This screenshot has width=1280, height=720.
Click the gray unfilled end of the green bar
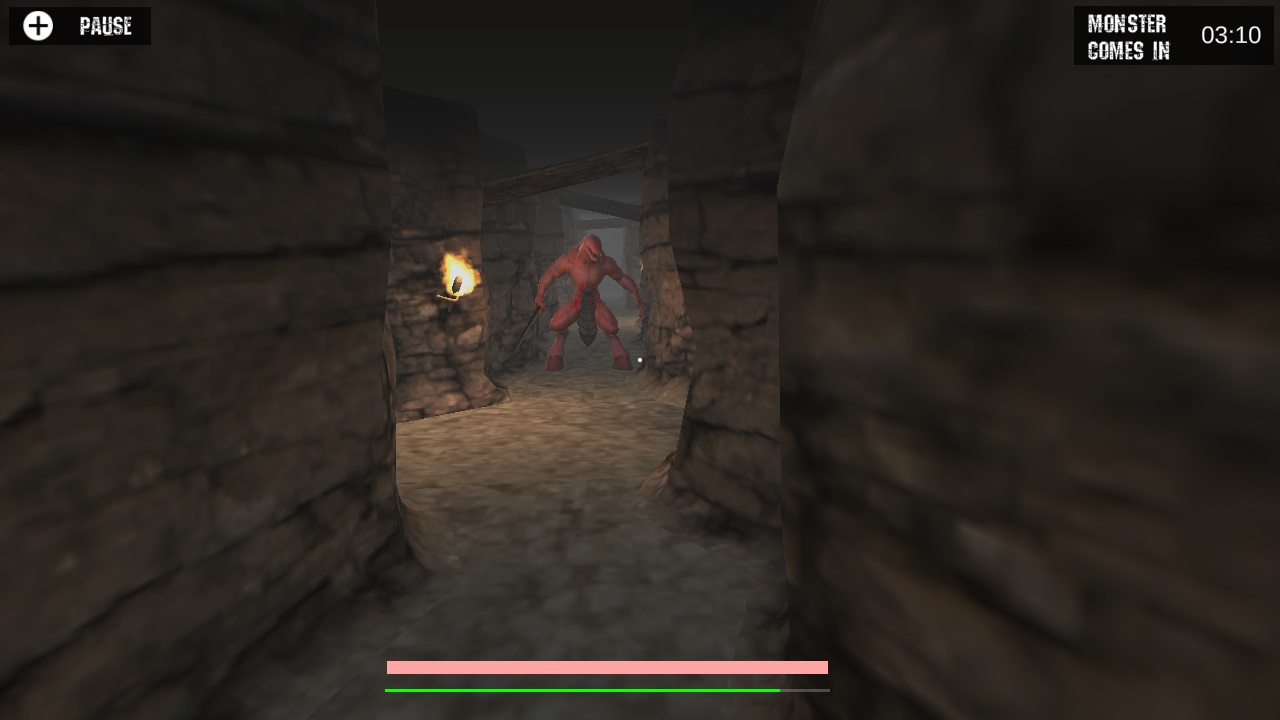(x=807, y=690)
